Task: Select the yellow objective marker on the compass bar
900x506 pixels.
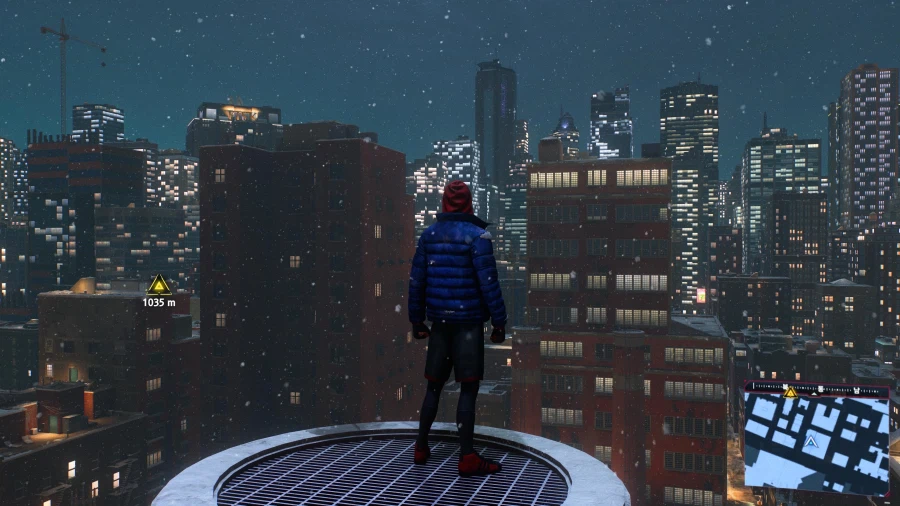Action: point(790,392)
